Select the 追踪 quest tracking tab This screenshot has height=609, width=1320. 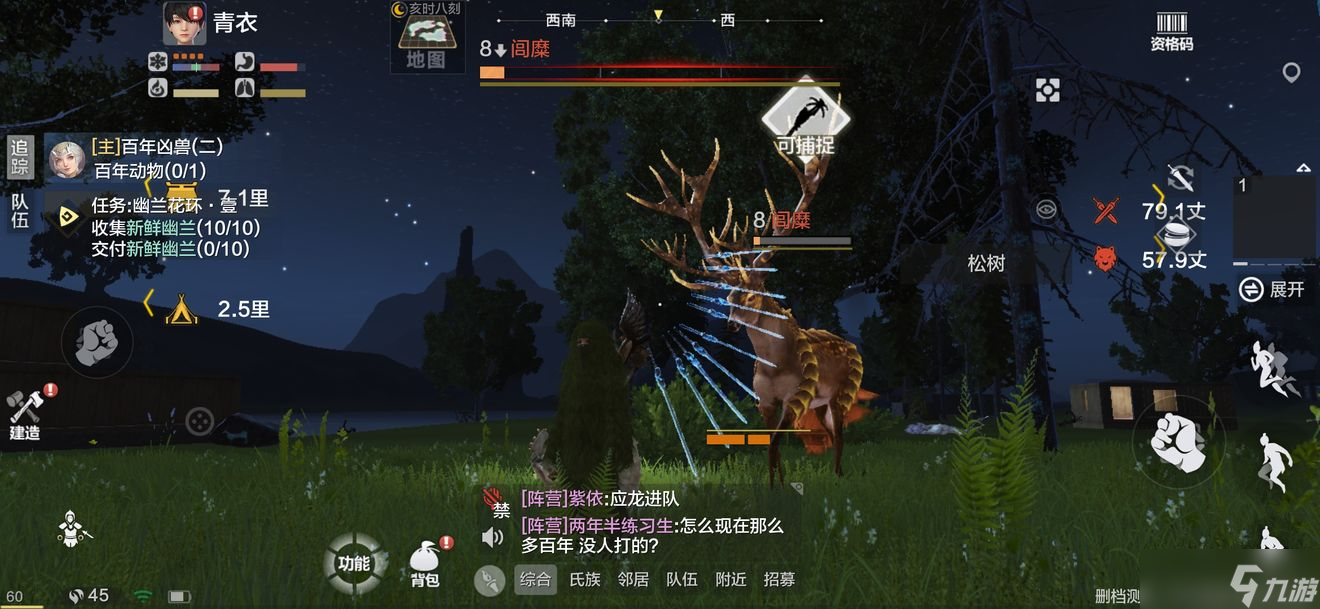coord(20,158)
